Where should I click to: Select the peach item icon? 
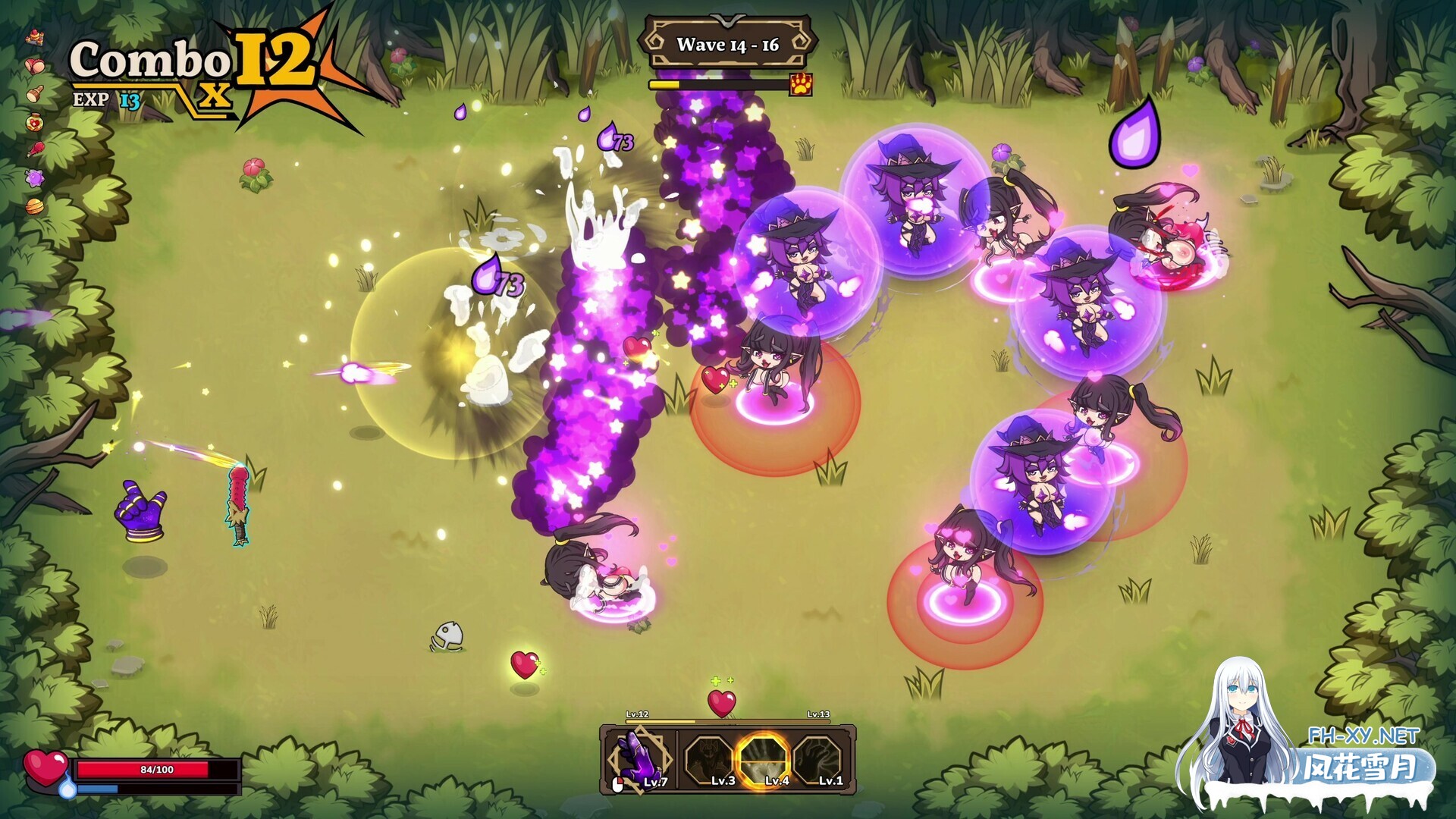(34, 65)
